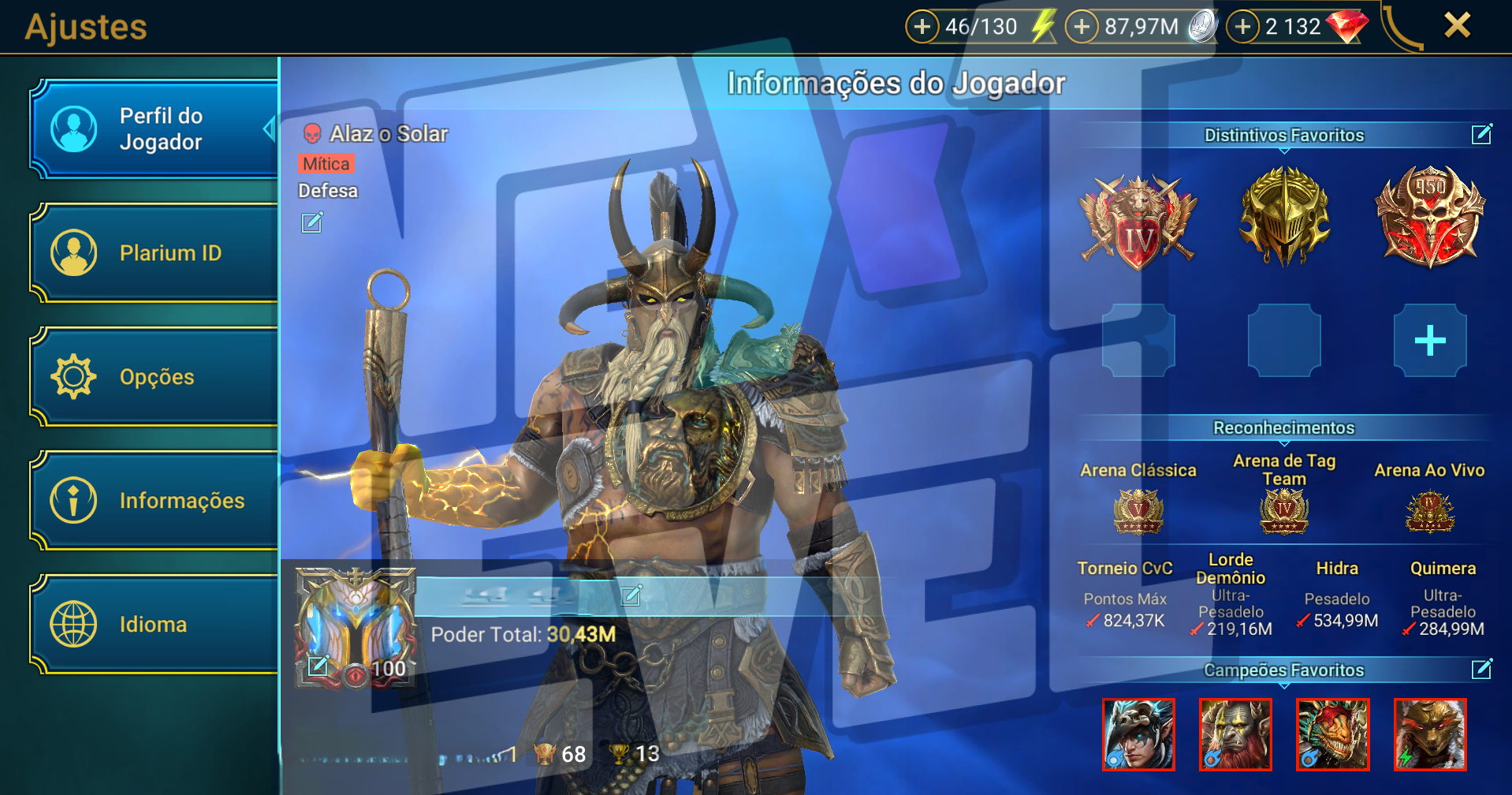Select the red shield IV badge

(x=1138, y=220)
